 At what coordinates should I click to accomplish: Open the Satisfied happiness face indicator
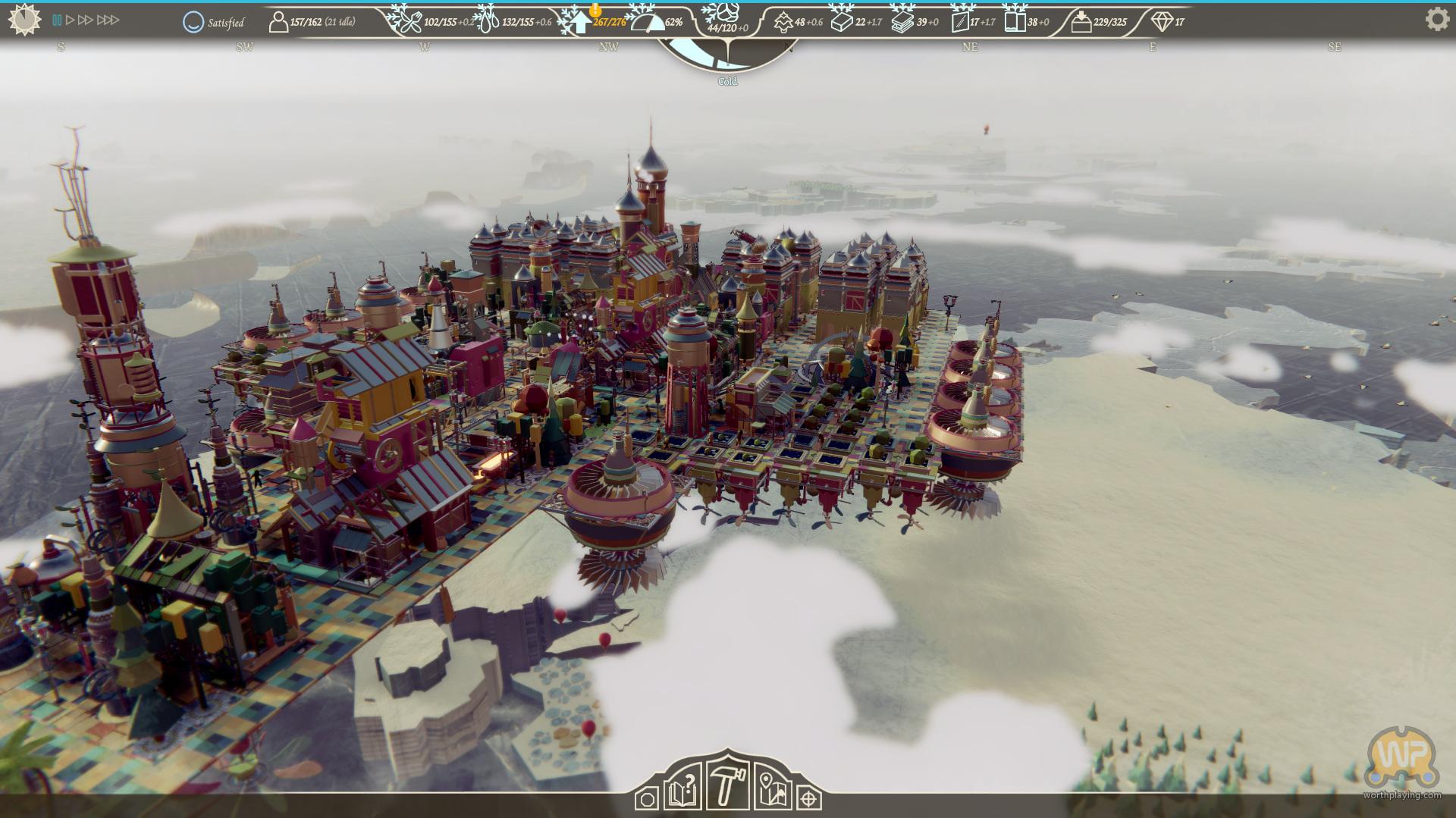193,22
